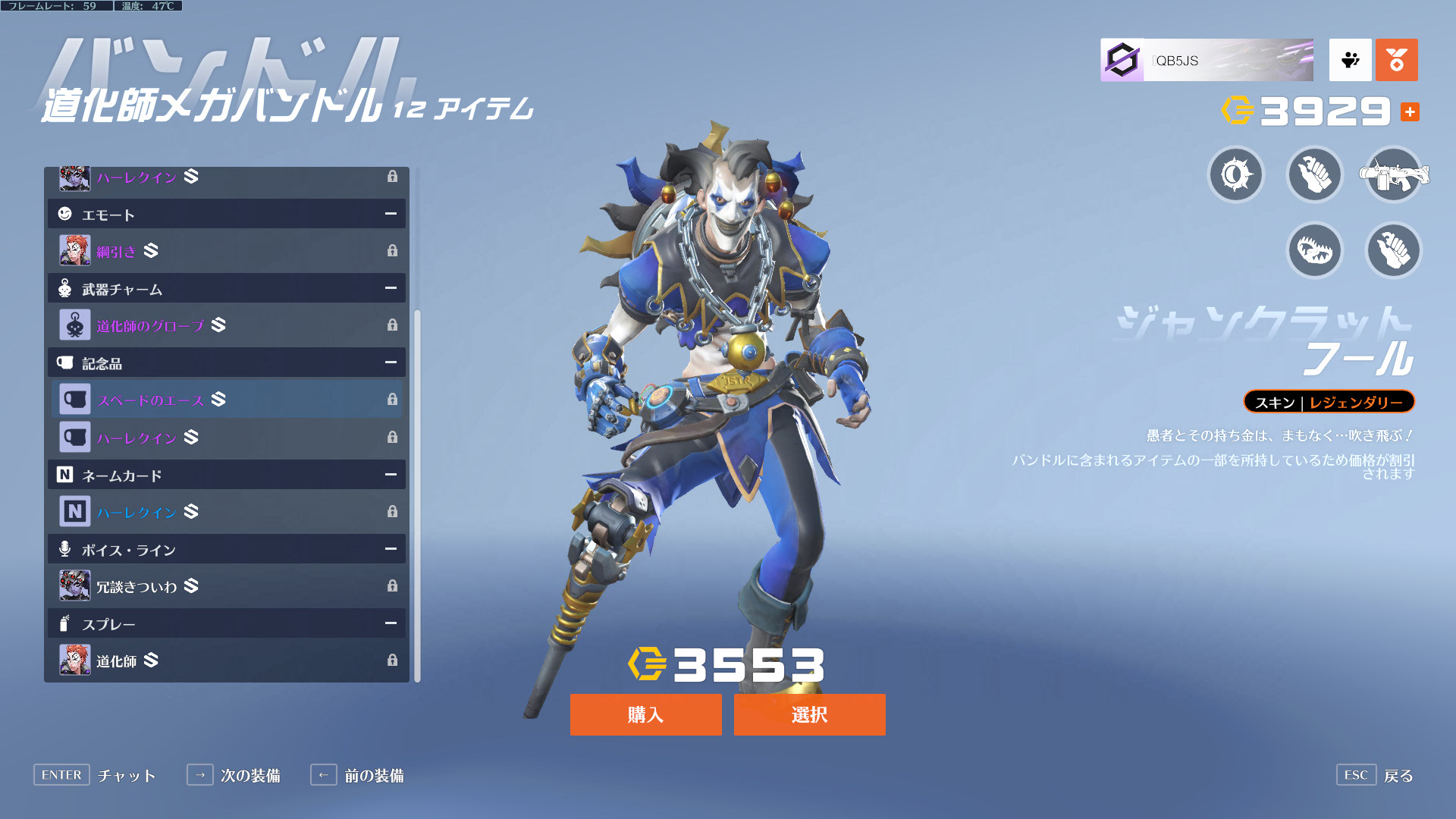This screenshot has height=819, width=1456.
Task: Select the ハーレクイン name card item
Action: click(226, 512)
